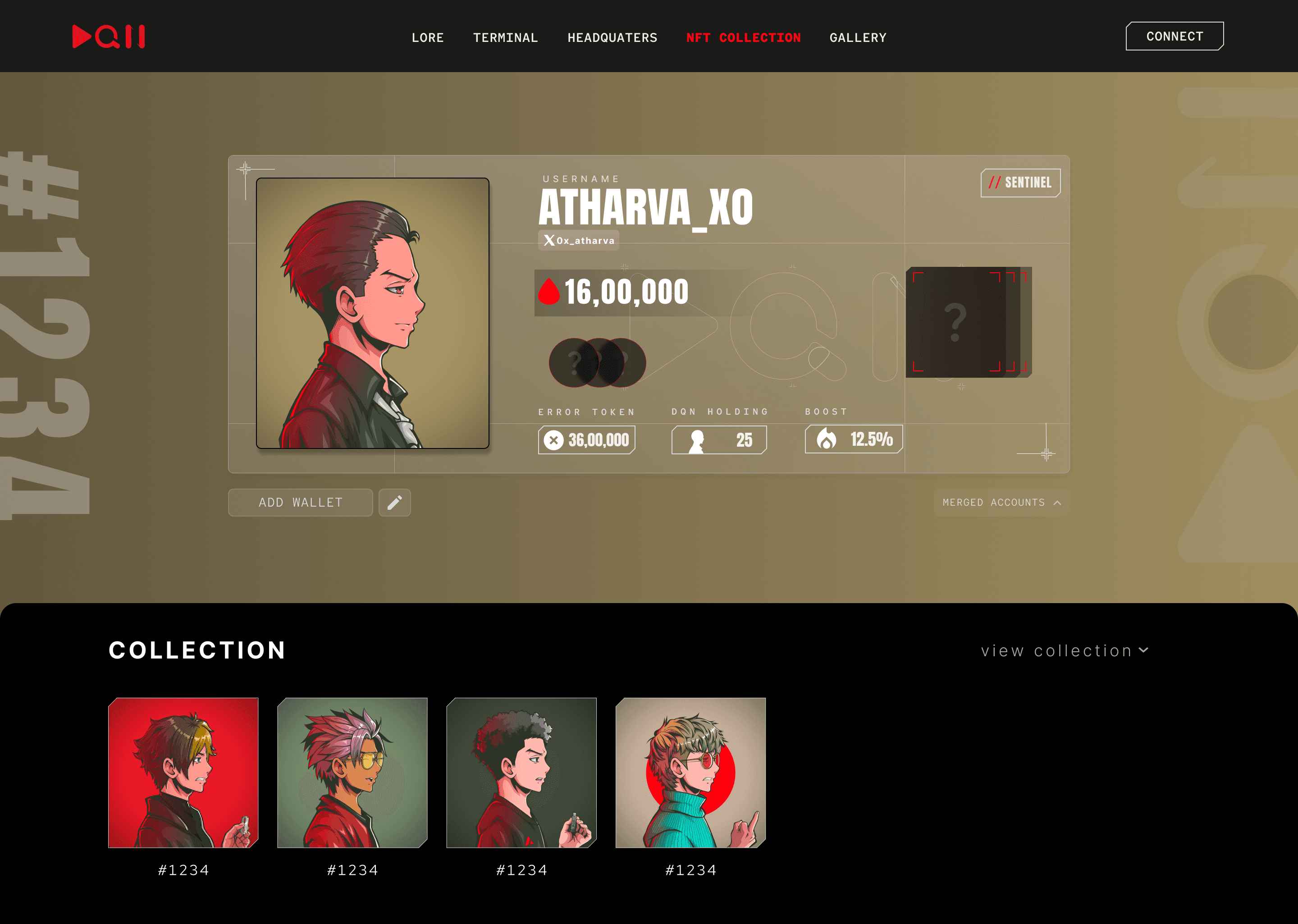Image resolution: width=1298 pixels, height=924 pixels.
Task: Navigate to HEADQUATERS
Action: pyautogui.click(x=612, y=37)
